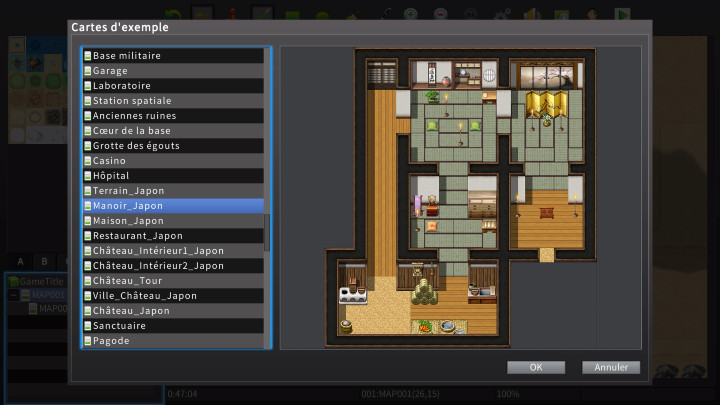Cancel the dialog with Annuler

pos(610,367)
